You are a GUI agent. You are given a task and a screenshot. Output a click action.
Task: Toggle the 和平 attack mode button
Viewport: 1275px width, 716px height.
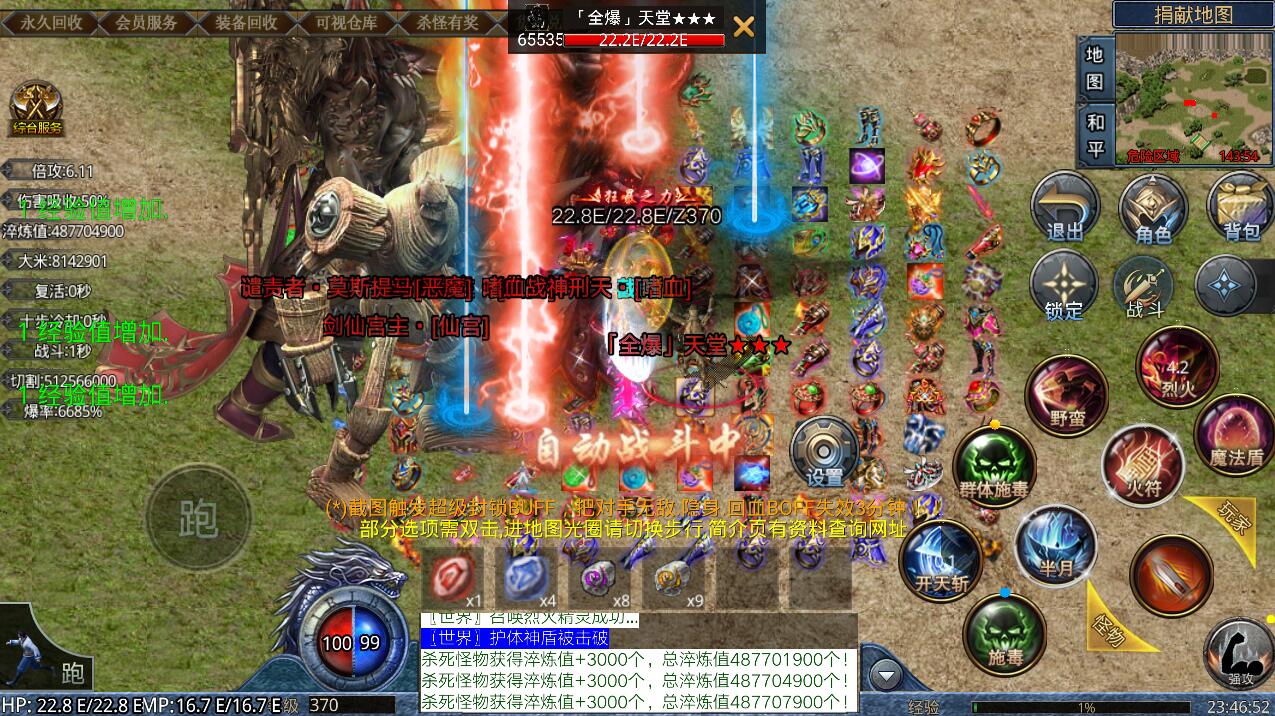1095,134
